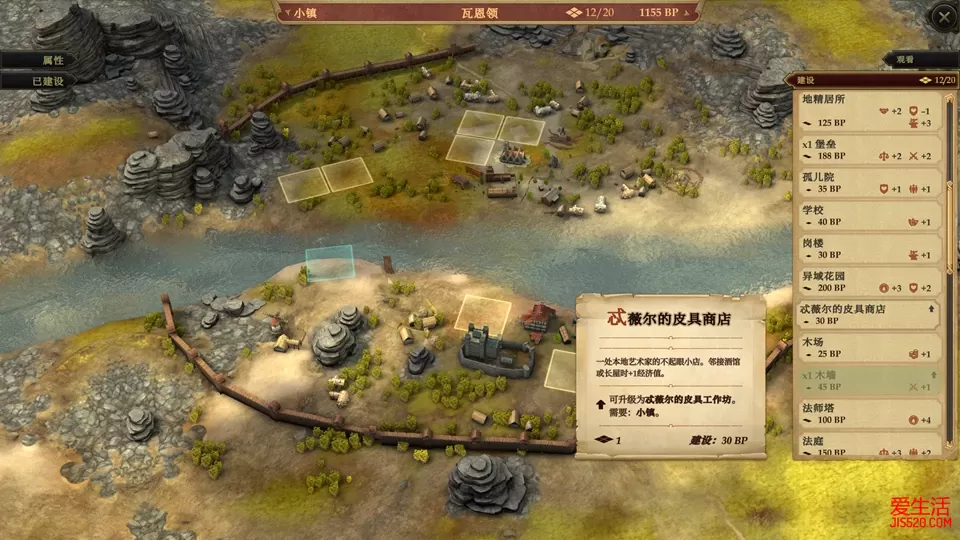
Task: Select the blue highlighted building plot
Action: tap(329, 264)
